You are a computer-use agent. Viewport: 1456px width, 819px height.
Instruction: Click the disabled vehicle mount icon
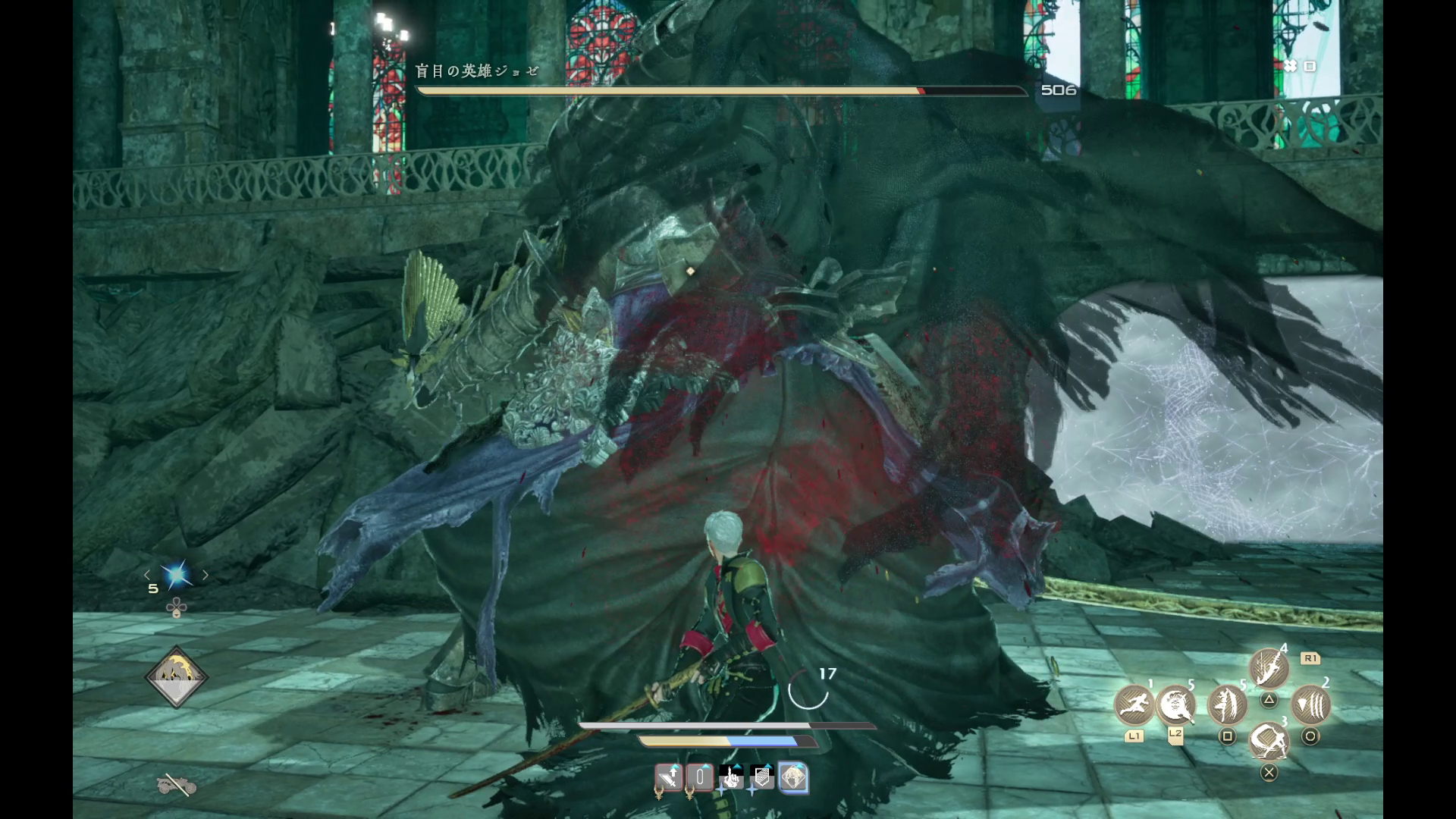(177, 785)
